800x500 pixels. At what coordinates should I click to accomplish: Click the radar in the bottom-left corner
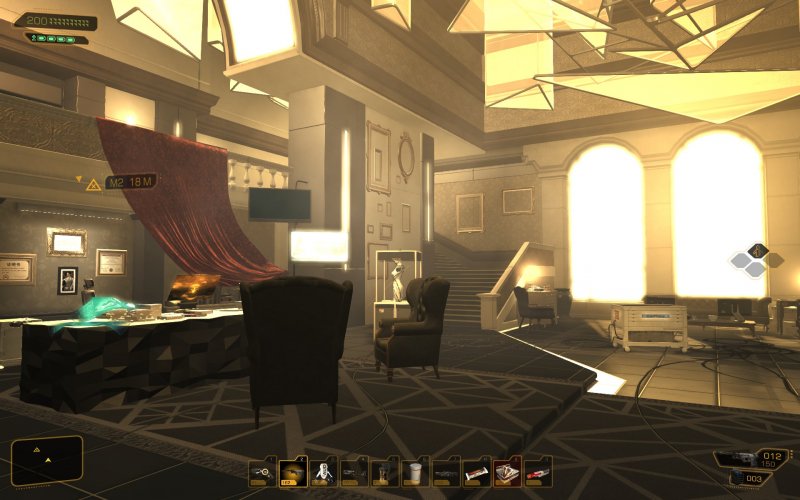(46, 460)
